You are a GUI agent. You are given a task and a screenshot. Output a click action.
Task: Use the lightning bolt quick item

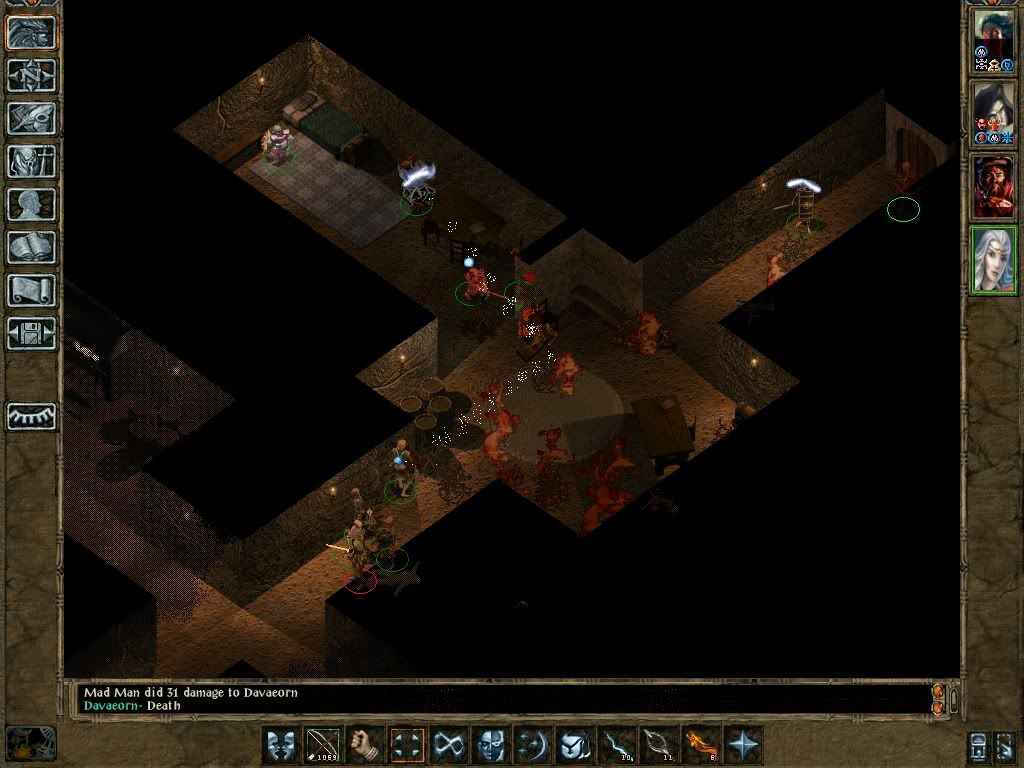(616, 745)
